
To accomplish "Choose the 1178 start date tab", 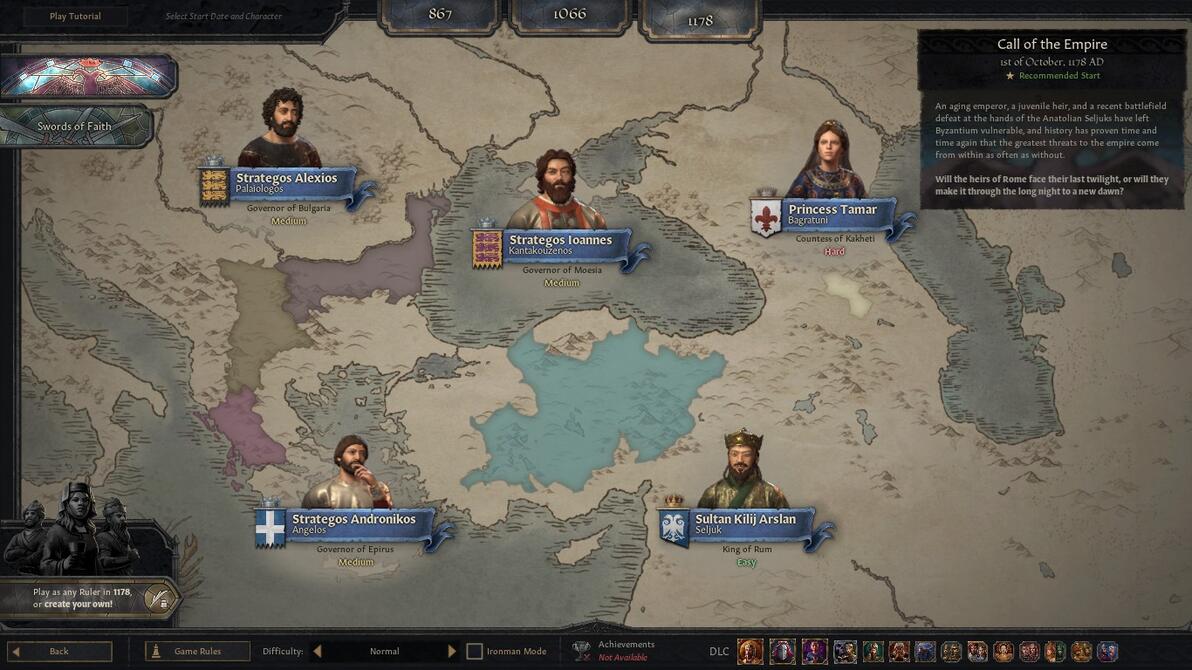I will tap(700, 19).
